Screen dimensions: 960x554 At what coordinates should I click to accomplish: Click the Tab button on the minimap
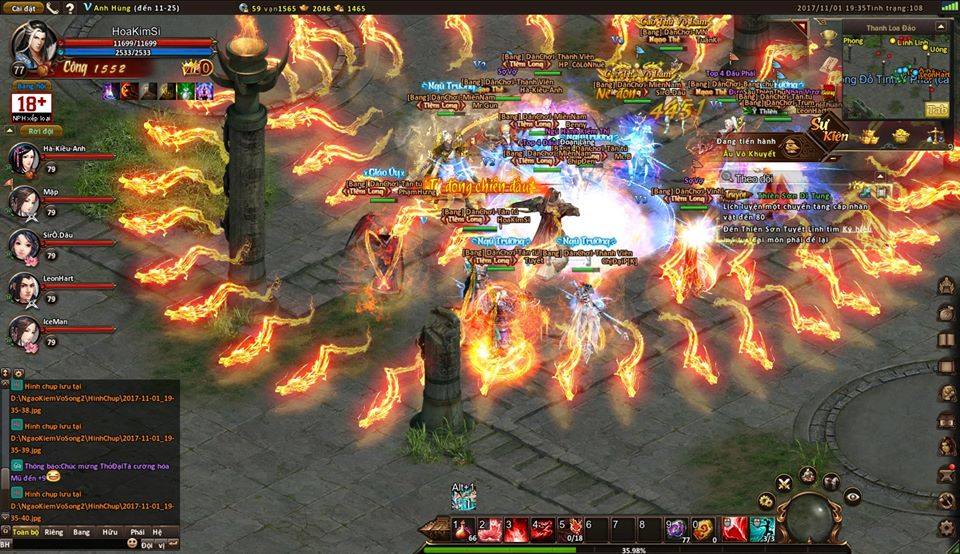(936, 109)
